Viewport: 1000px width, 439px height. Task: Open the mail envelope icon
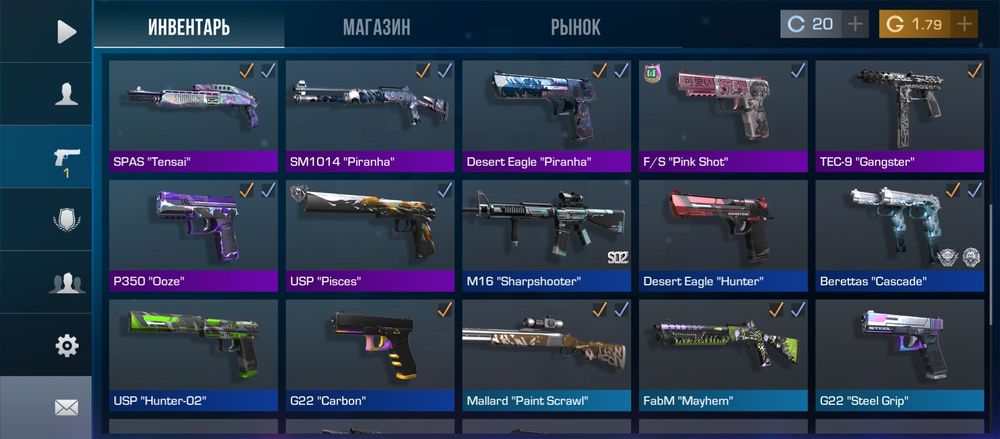pos(66,407)
